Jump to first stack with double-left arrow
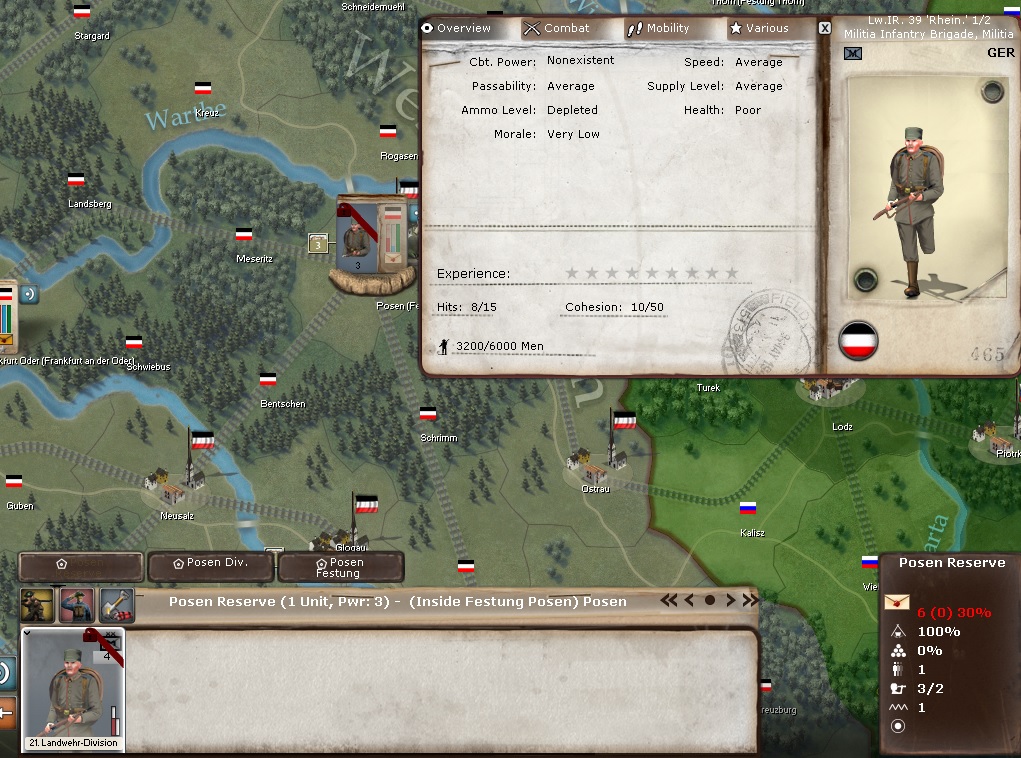Viewport: 1021px width, 758px height. [668, 601]
